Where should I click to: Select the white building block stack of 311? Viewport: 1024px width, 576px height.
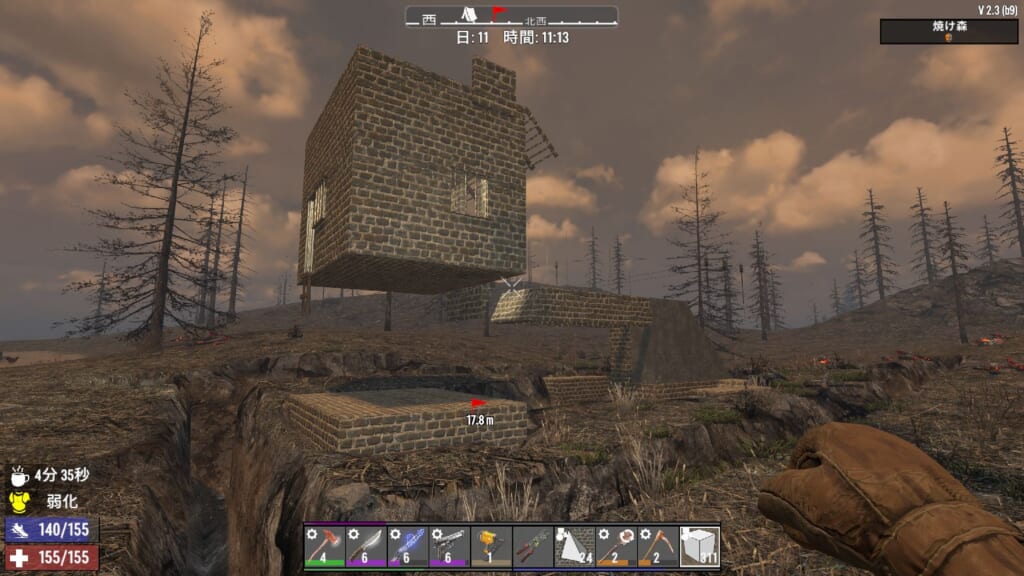tap(699, 546)
